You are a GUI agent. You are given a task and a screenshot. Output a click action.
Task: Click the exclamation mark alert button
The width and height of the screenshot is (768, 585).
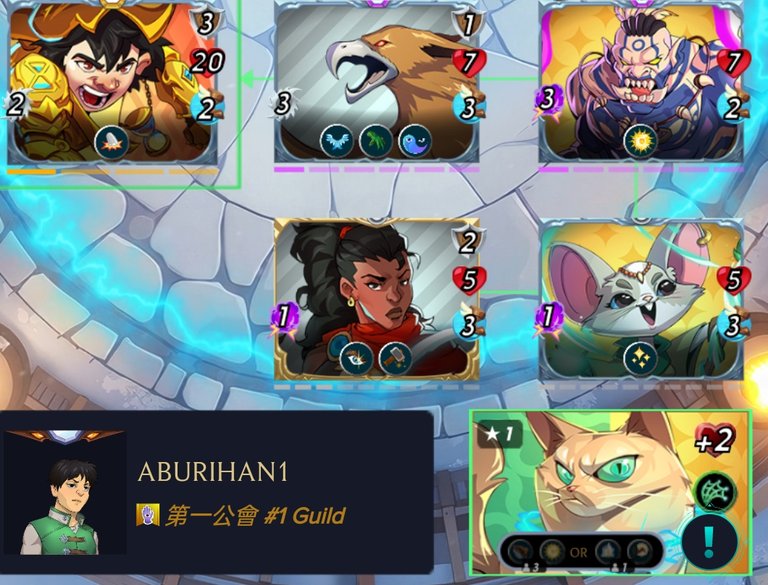pyautogui.click(x=709, y=541)
